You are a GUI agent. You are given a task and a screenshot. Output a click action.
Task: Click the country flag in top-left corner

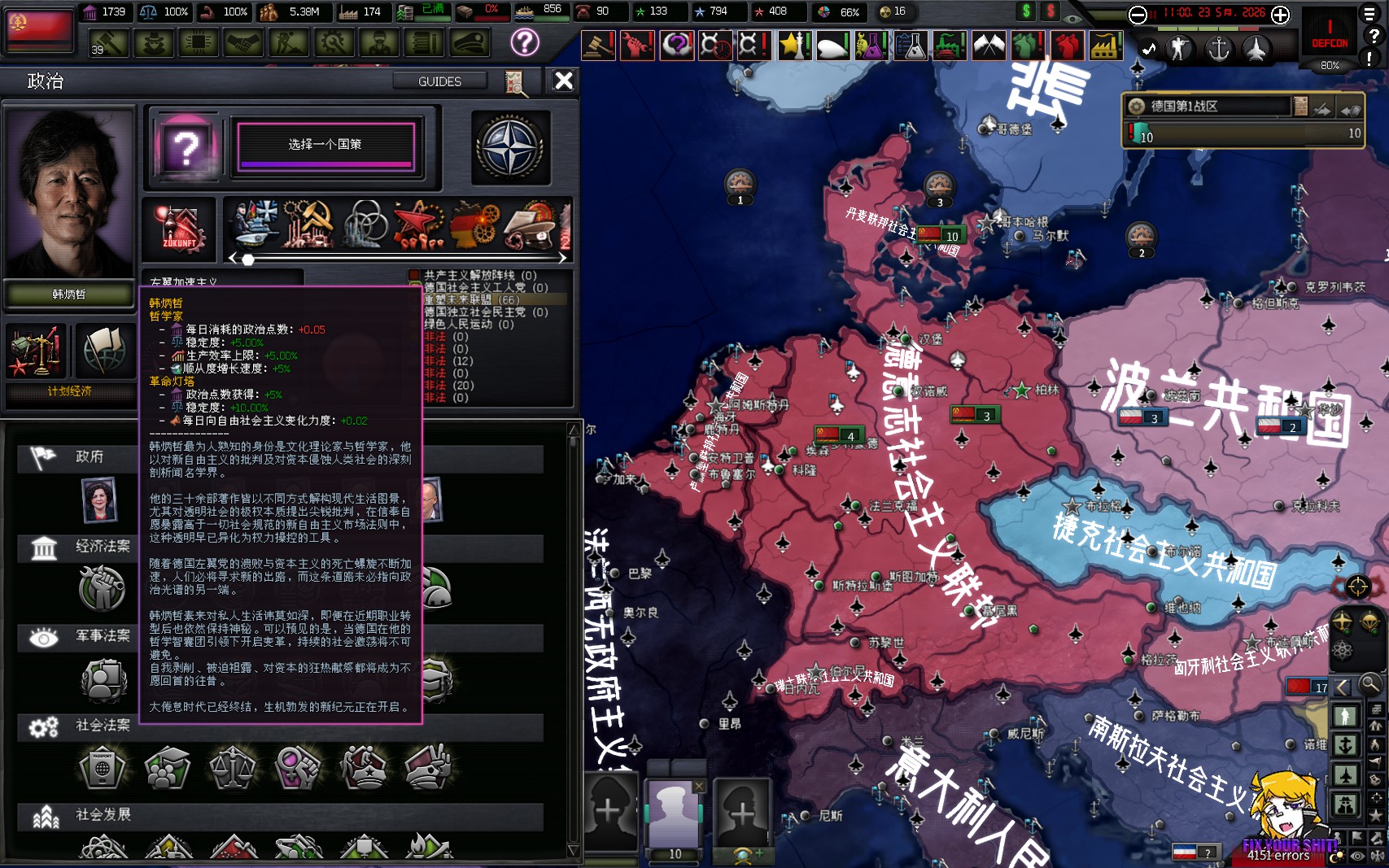coord(38,28)
